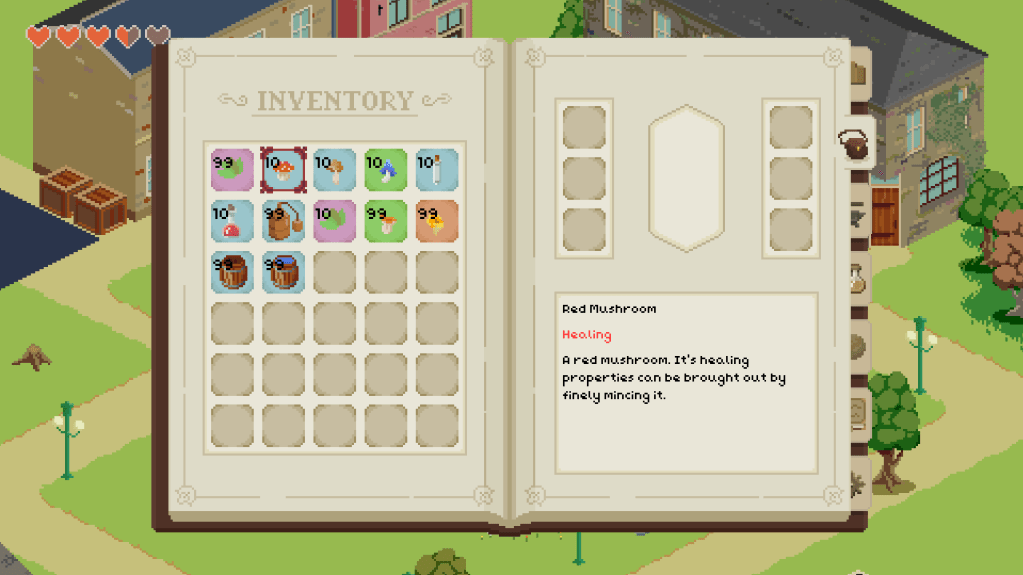The image size is (1023, 575).
Task: Choose the green leaf stack of 10
Action: (334, 221)
